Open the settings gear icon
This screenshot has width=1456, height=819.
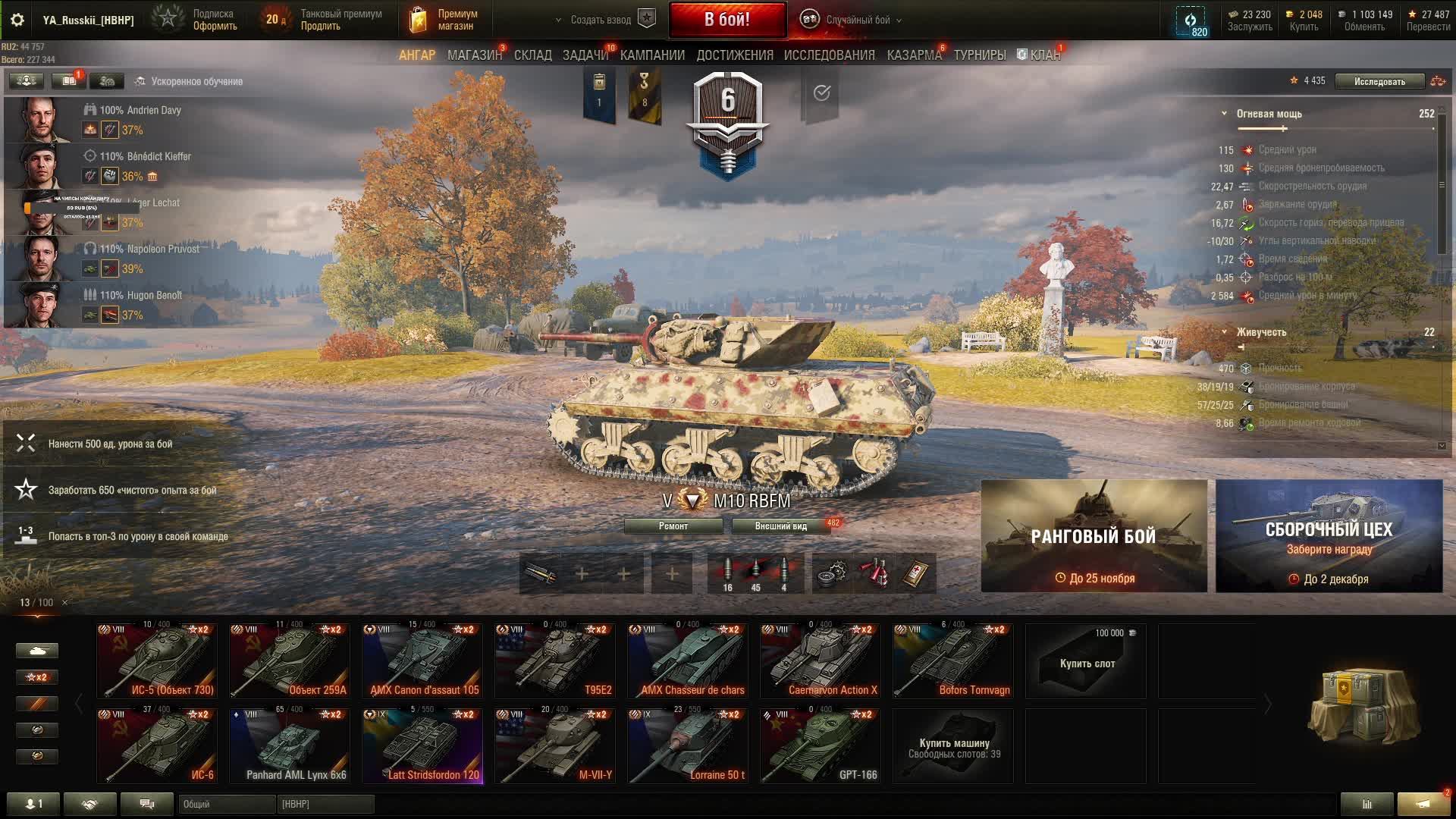[x=17, y=20]
